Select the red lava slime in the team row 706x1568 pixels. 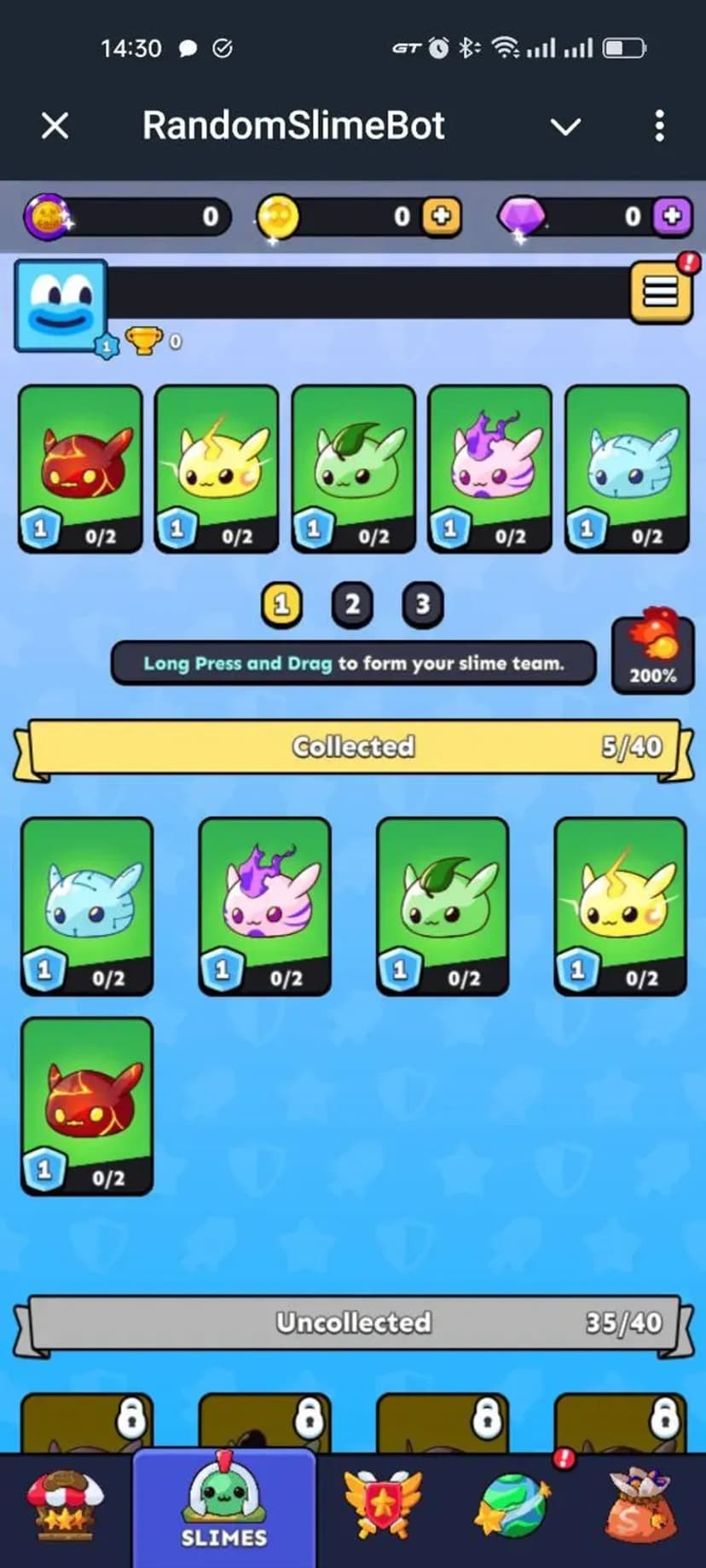(80, 469)
